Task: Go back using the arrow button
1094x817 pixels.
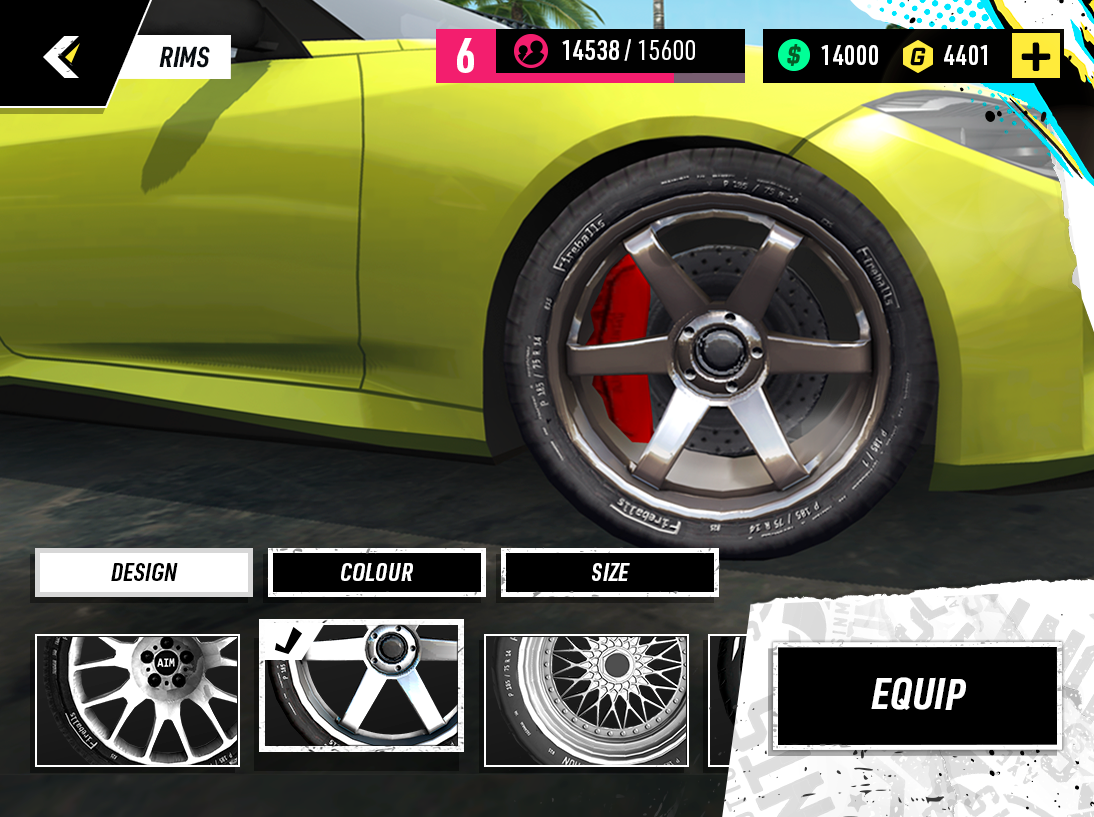Action: click(61, 56)
